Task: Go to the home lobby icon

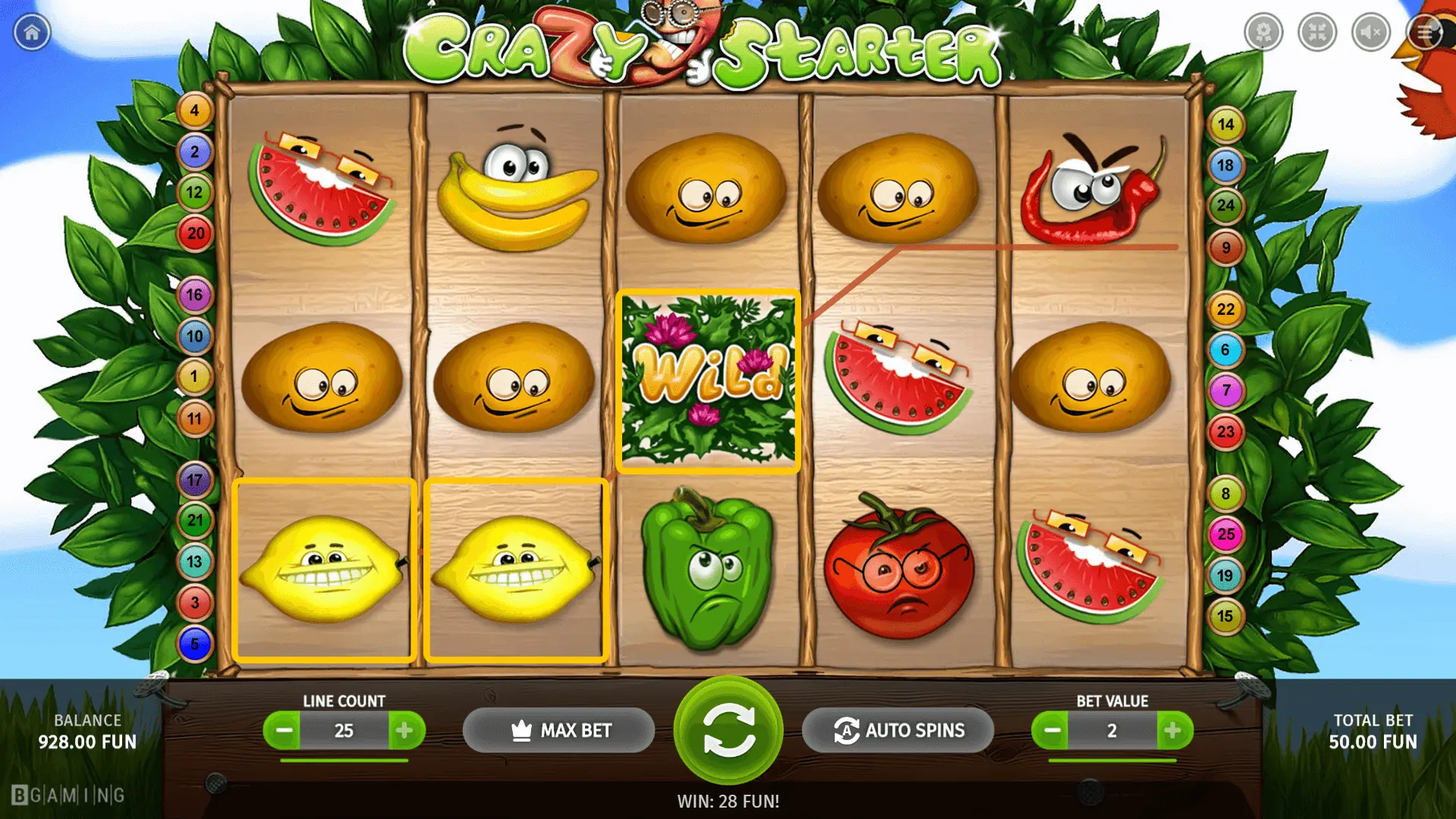Action: [32, 32]
